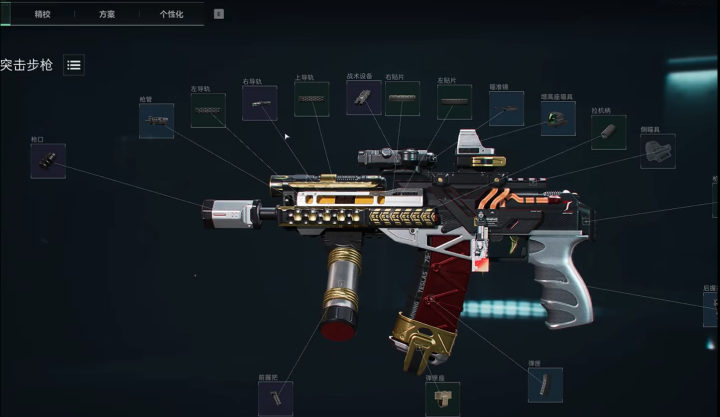Choose the 枪管 barrel slot
The height and width of the screenshot is (417, 720).
pyautogui.click(x=156, y=120)
